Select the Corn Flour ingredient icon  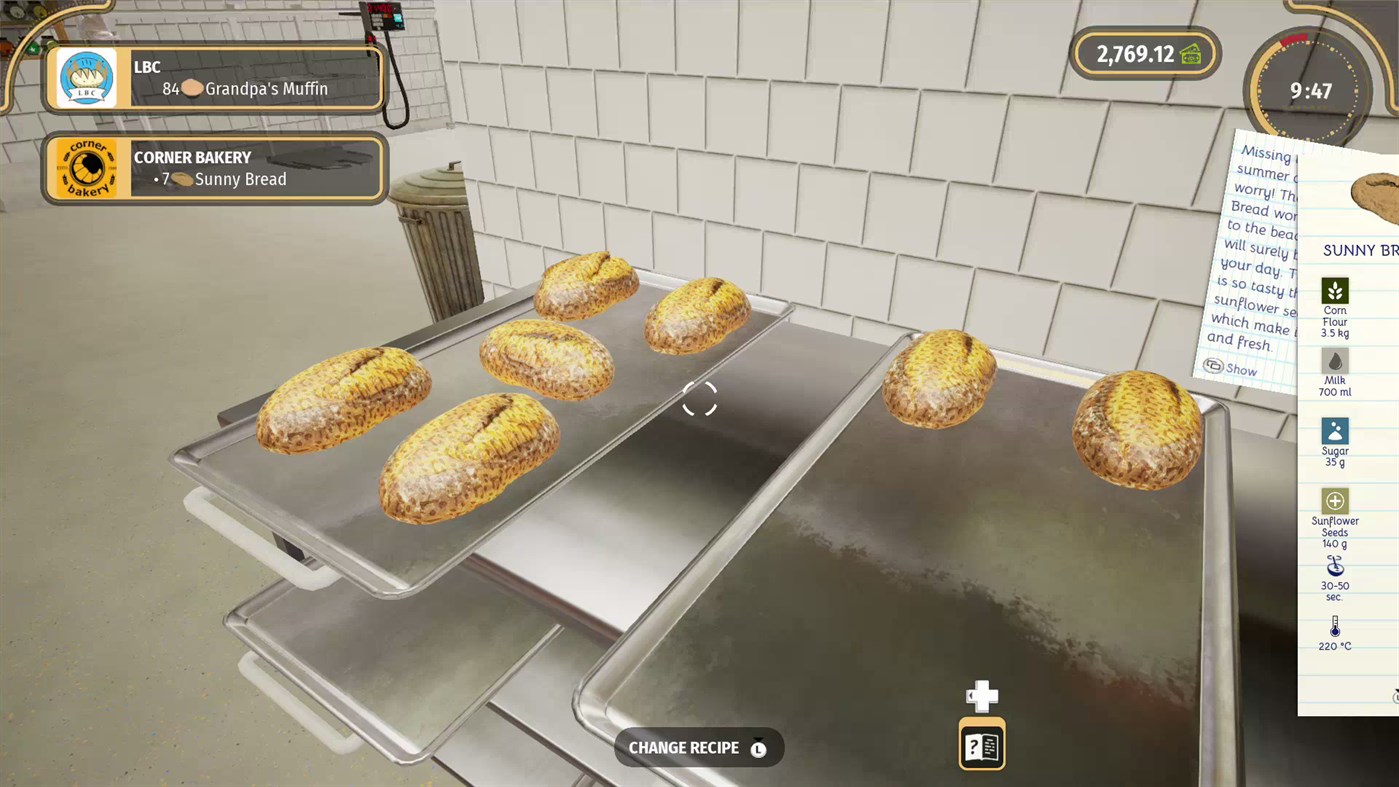point(1334,291)
